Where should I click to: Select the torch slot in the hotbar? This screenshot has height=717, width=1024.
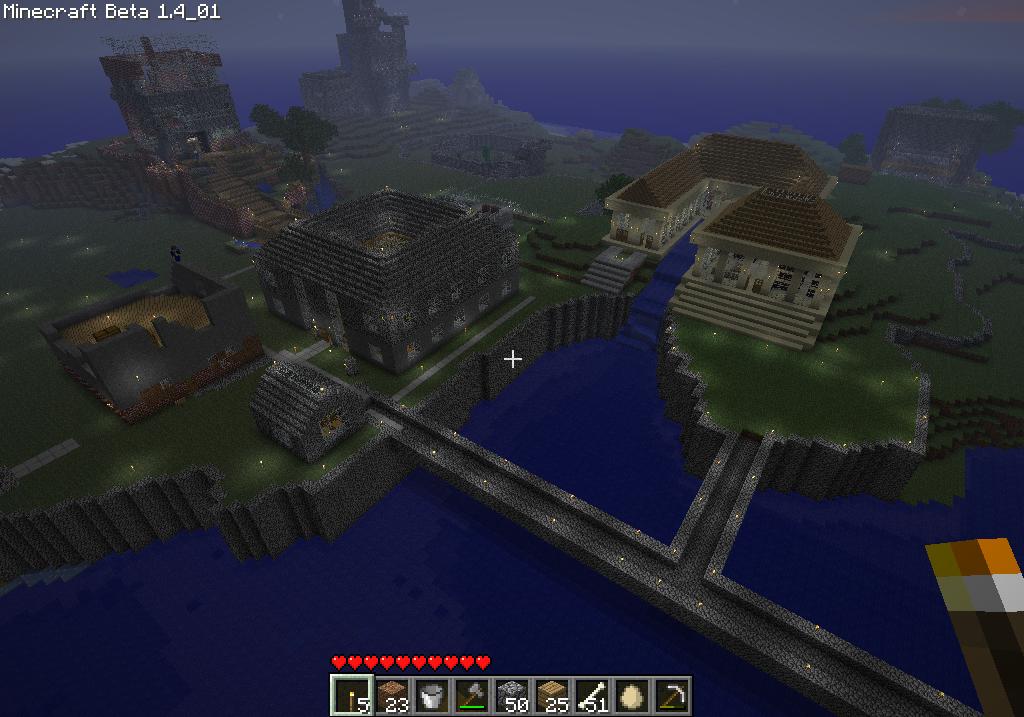coord(350,695)
